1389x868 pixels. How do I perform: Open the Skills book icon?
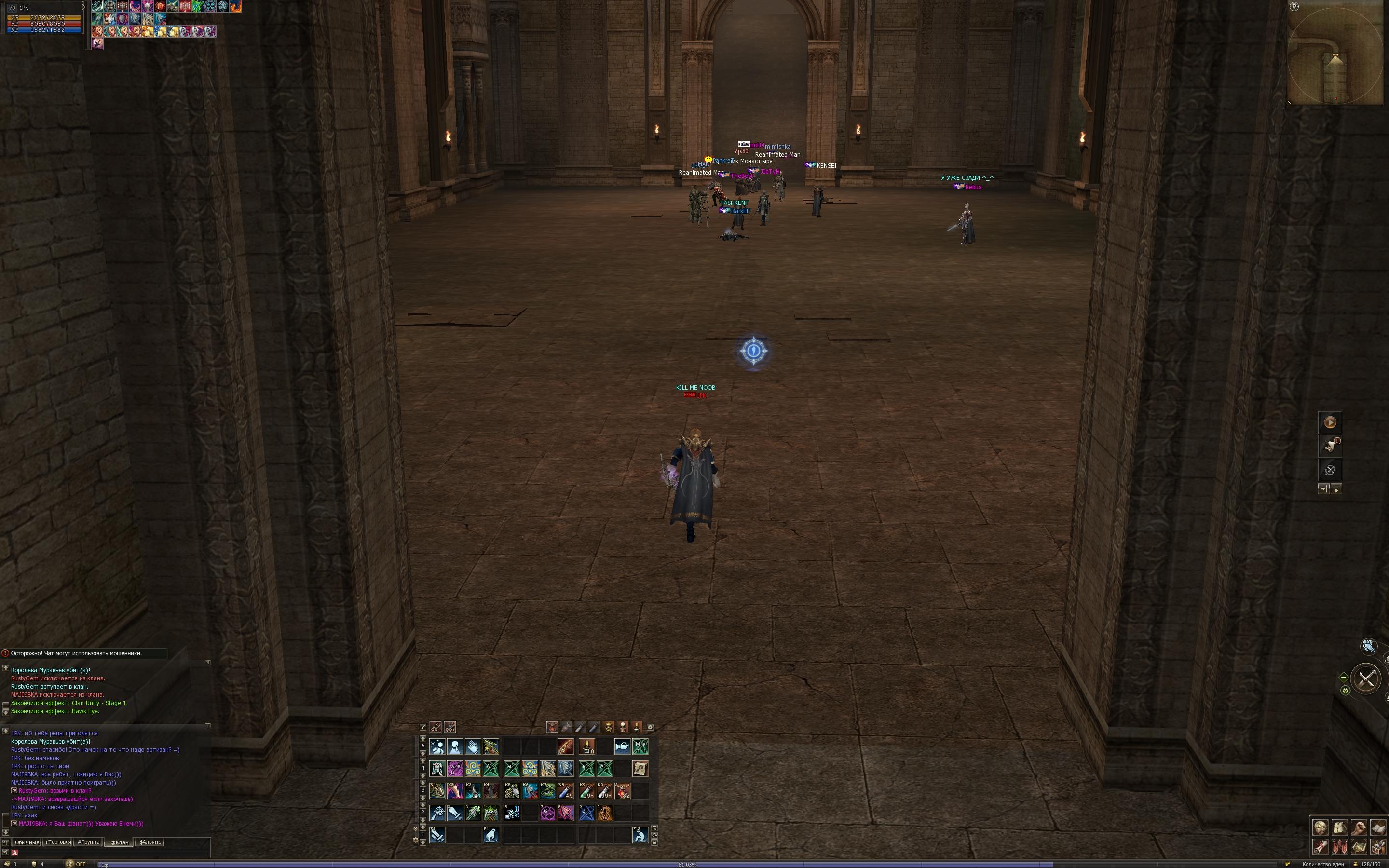tap(1379, 828)
